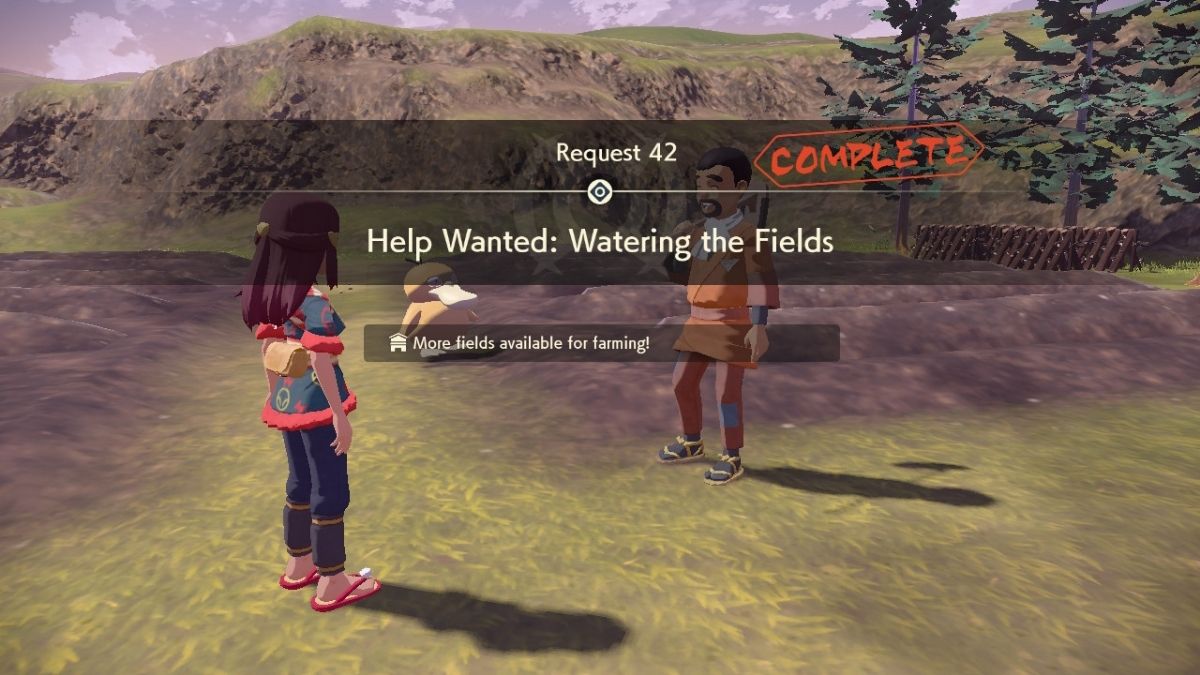
Task: Click the red COMPLETE stamp
Action: coord(868,157)
